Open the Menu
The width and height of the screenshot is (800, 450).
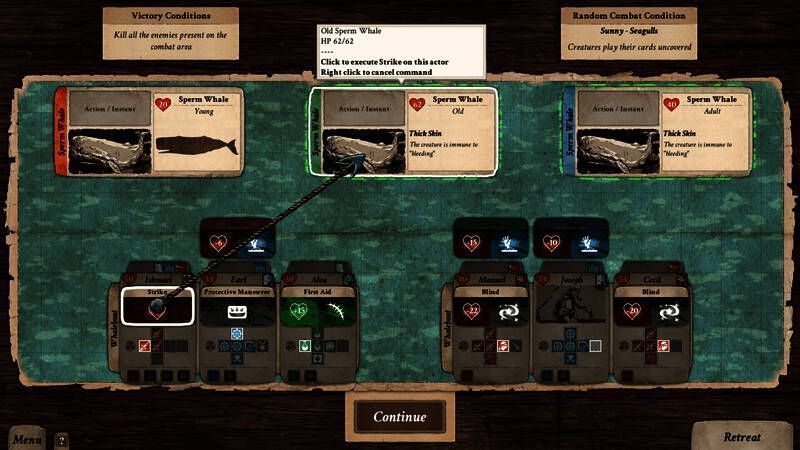coord(27,439)
